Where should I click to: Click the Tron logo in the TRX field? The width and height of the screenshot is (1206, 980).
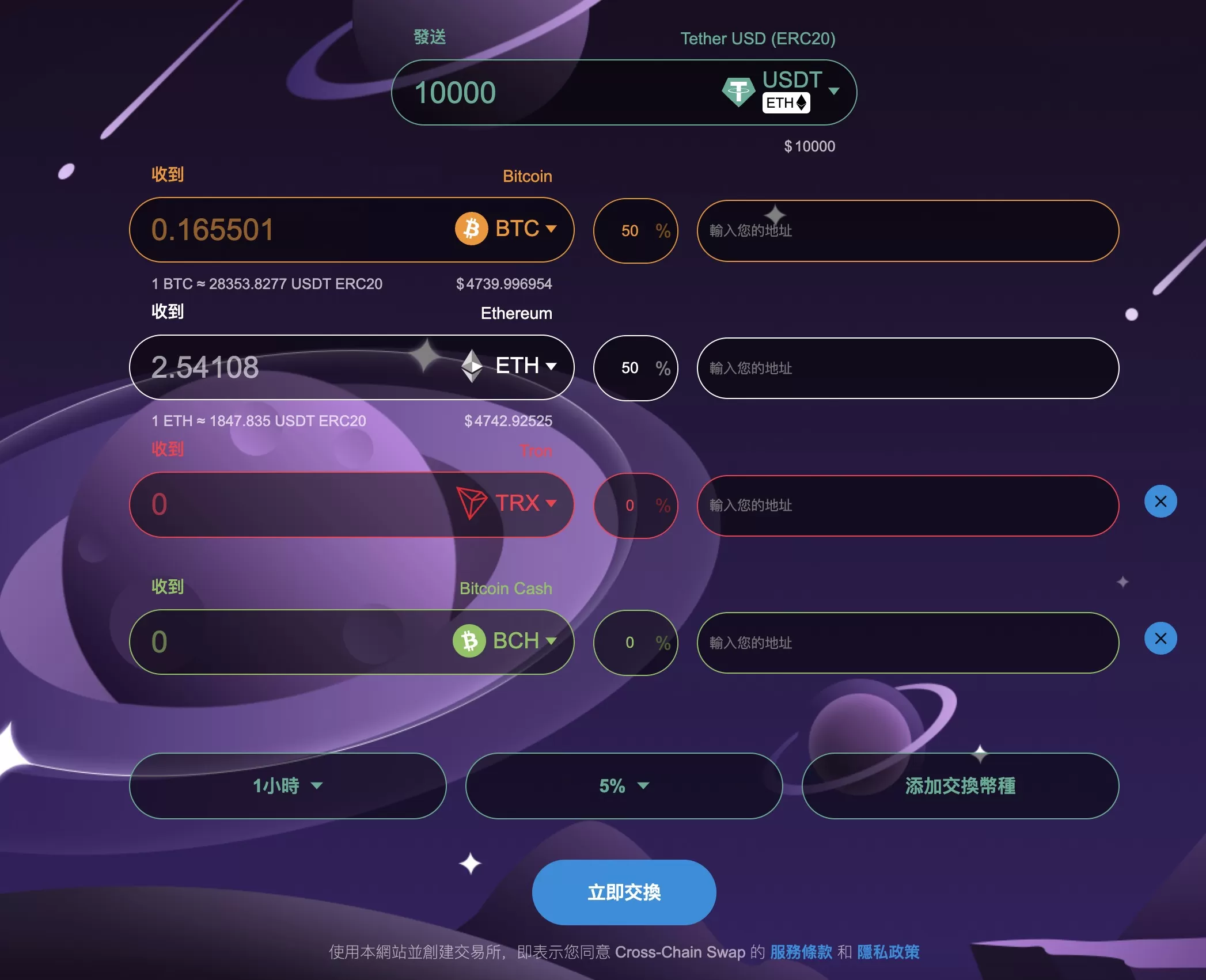tap(471, 503)
